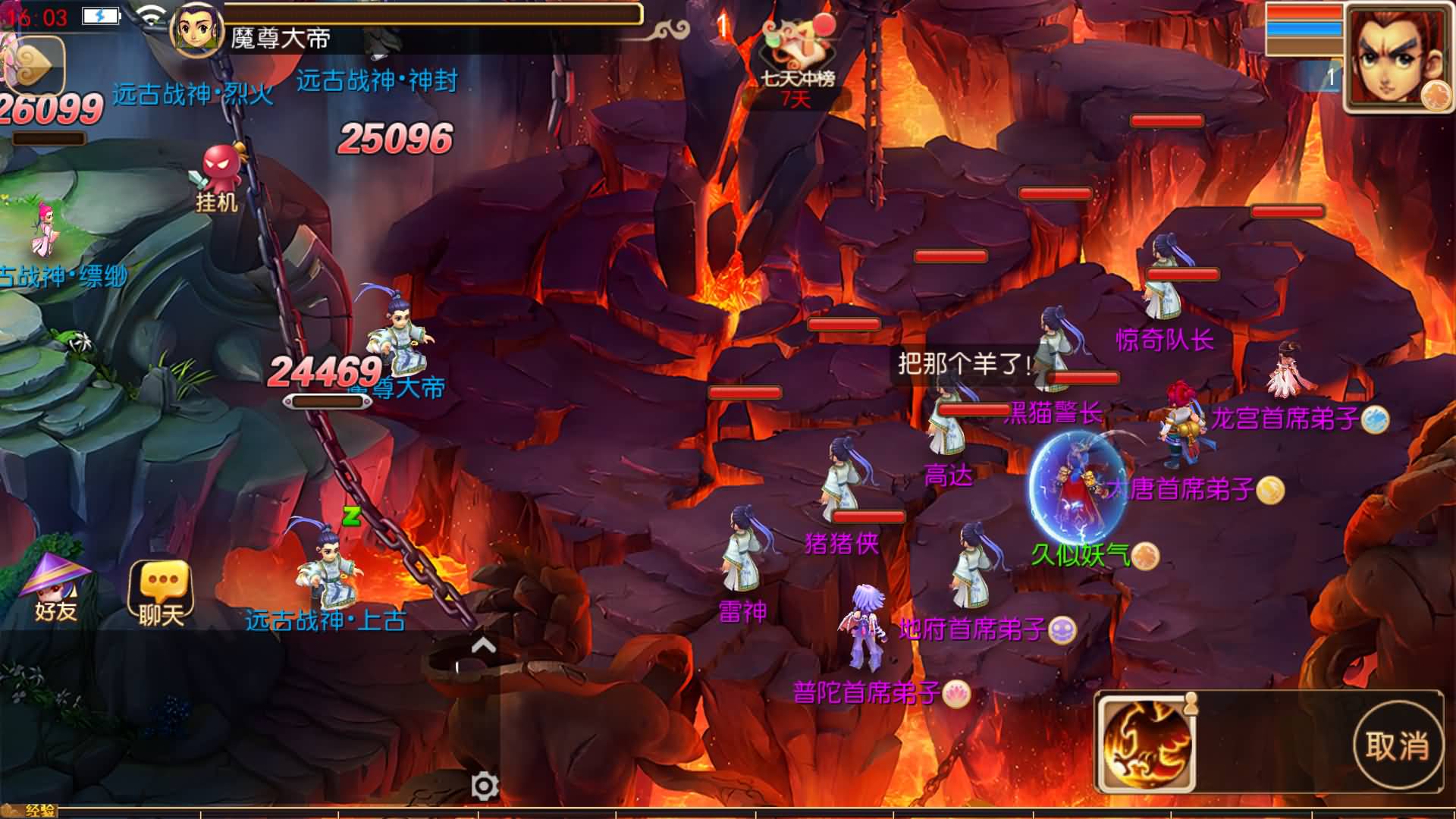Toggle 挂机 auto-battle mode
The width and height of the screenshot is (1456, 819).
(x=219, y=177)
